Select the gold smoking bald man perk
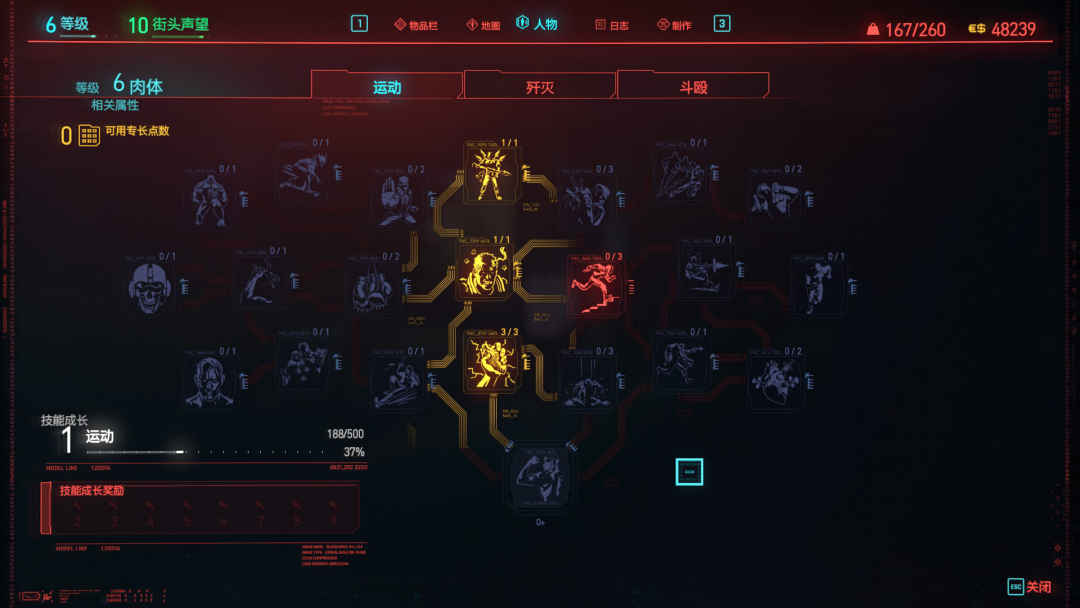This screenshot has width=1080, height=608. pos(488,271)
